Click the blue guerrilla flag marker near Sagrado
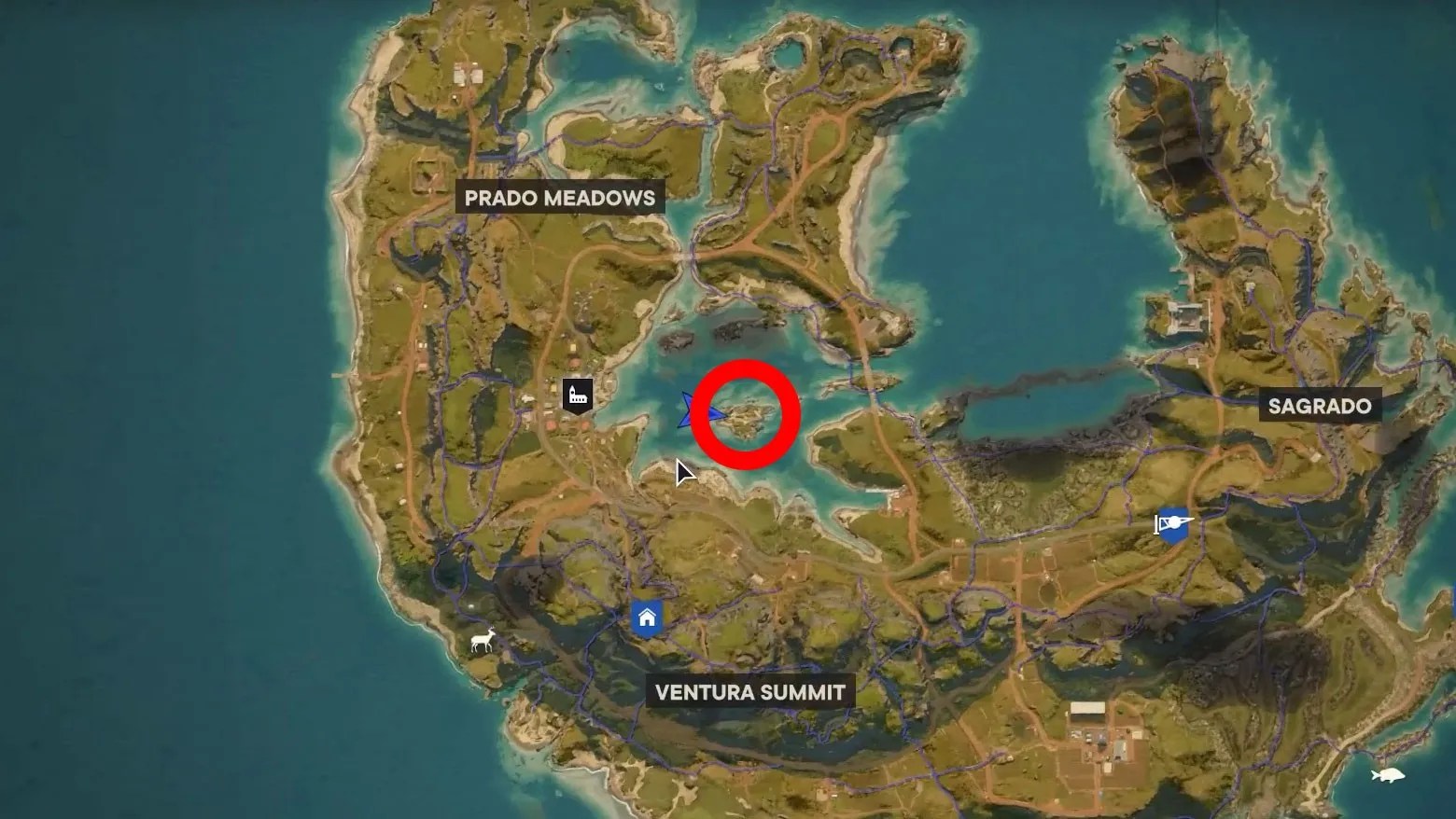The height and width of the screenshot is (819, 1456). point(1170,523)
